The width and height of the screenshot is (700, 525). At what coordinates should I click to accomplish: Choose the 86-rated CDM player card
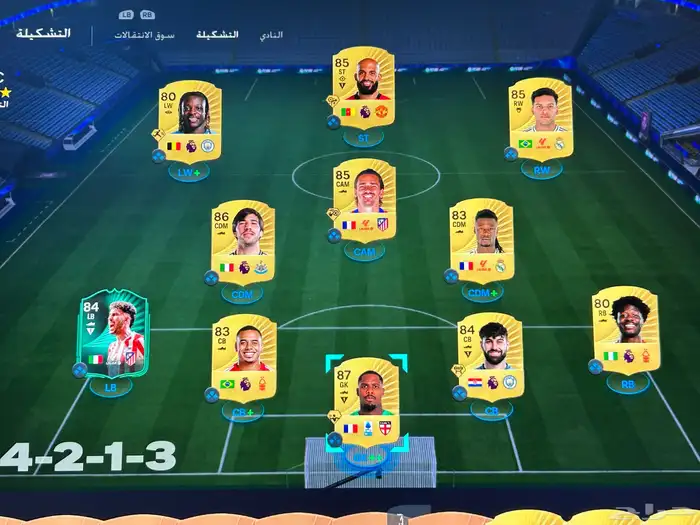click(x=242, y=242)
